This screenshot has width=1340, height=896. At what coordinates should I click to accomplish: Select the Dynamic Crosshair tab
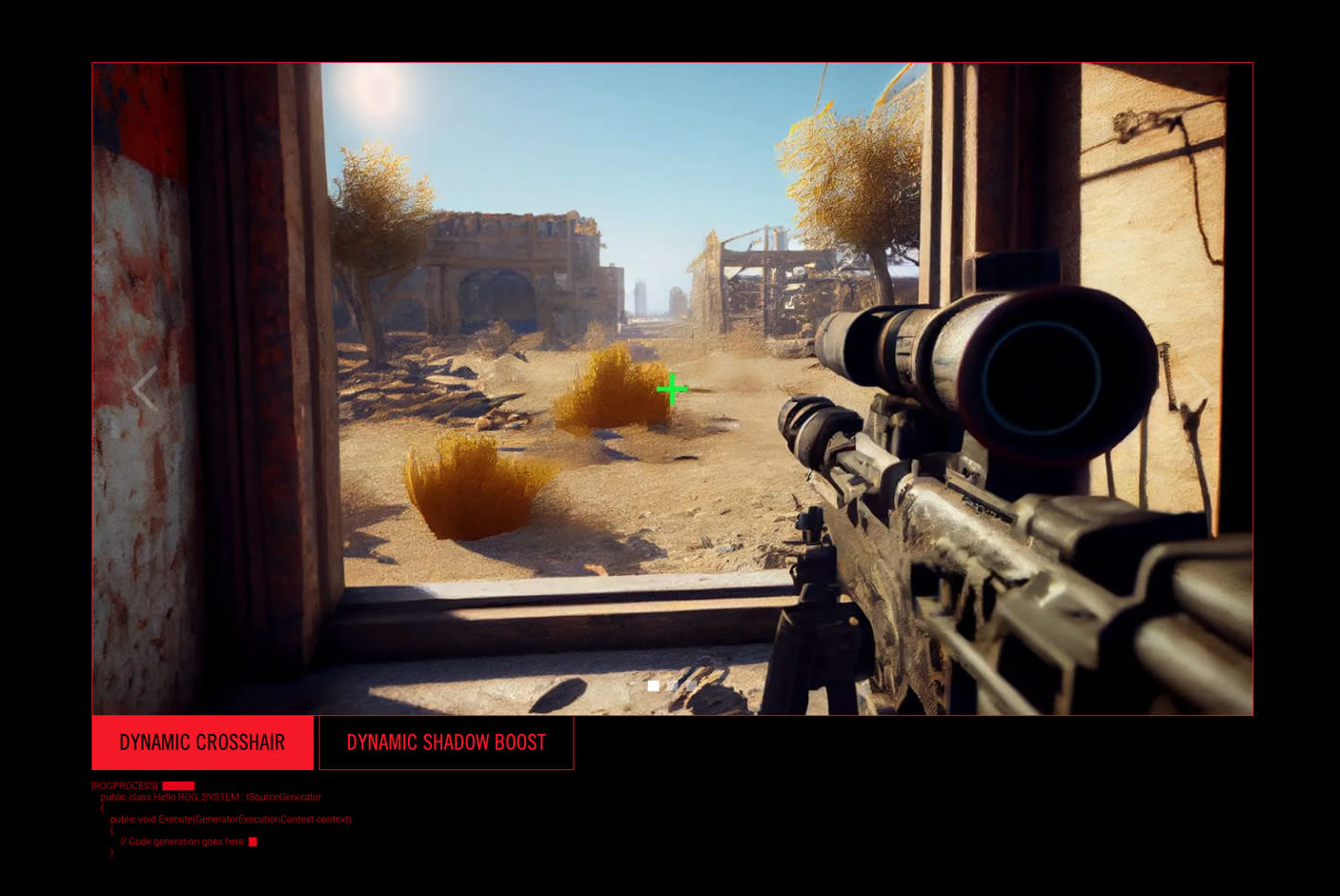tap(202, 743)
